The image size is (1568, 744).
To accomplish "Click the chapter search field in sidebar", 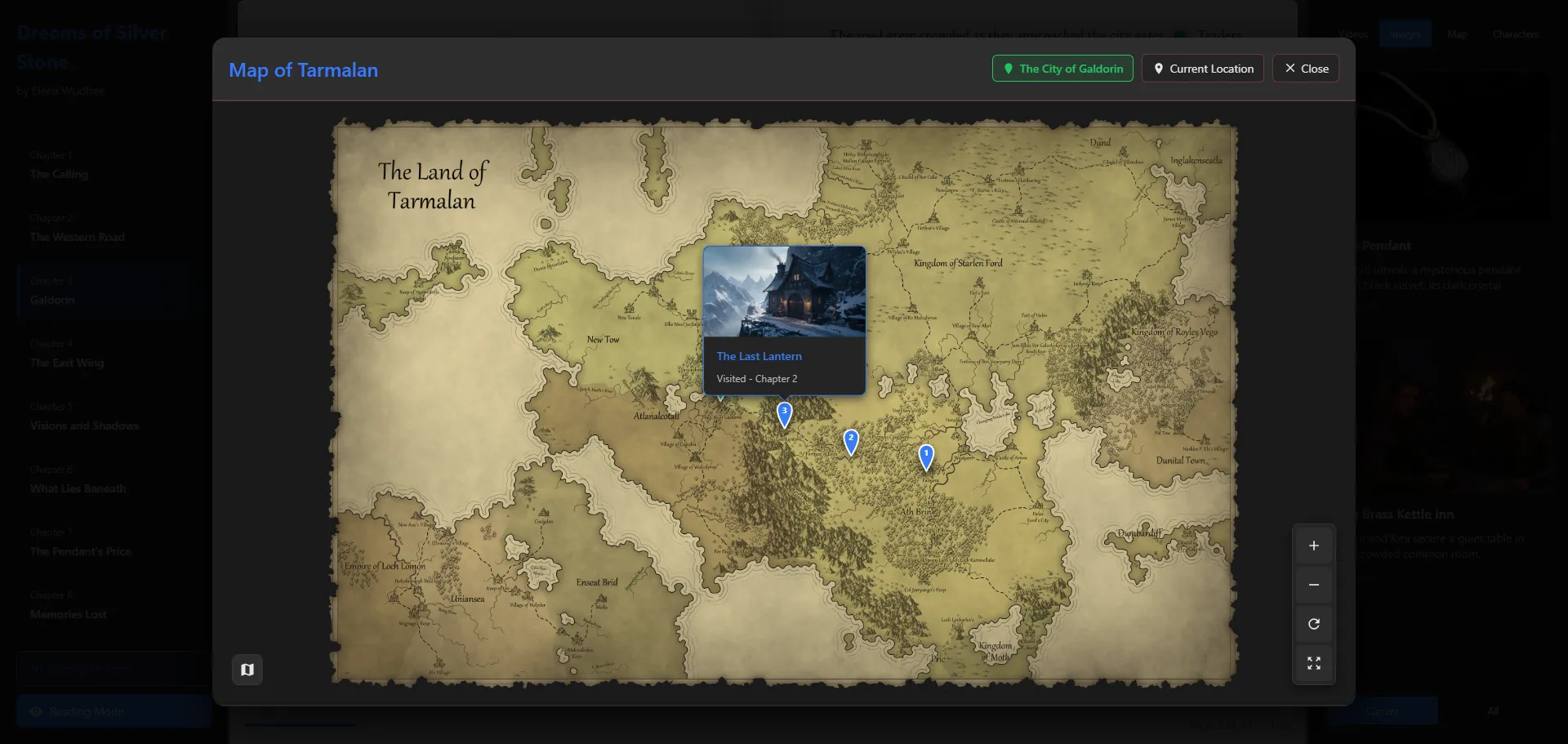I will coord(113,668).
